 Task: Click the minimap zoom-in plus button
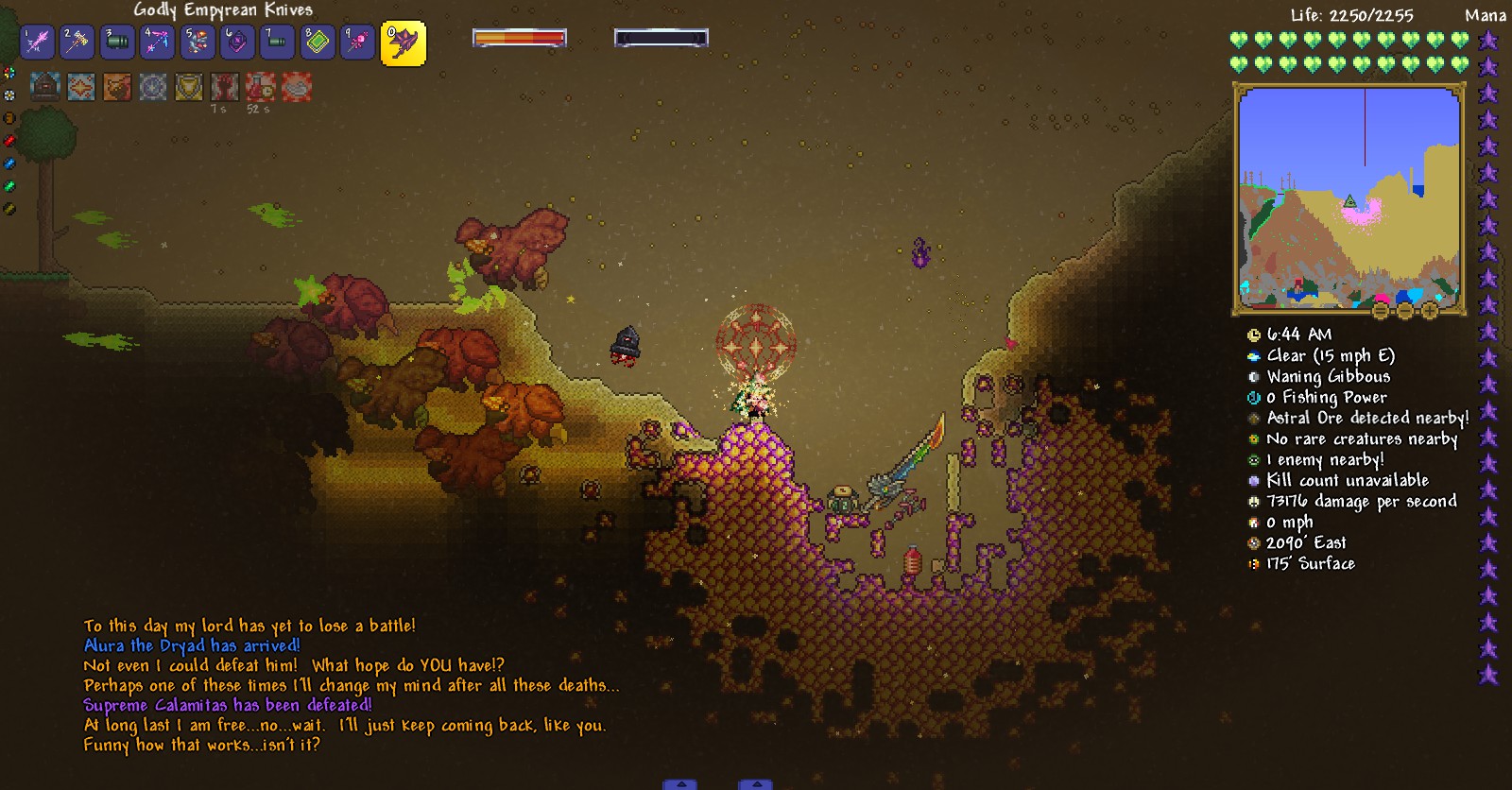(x=1429, y=311)
